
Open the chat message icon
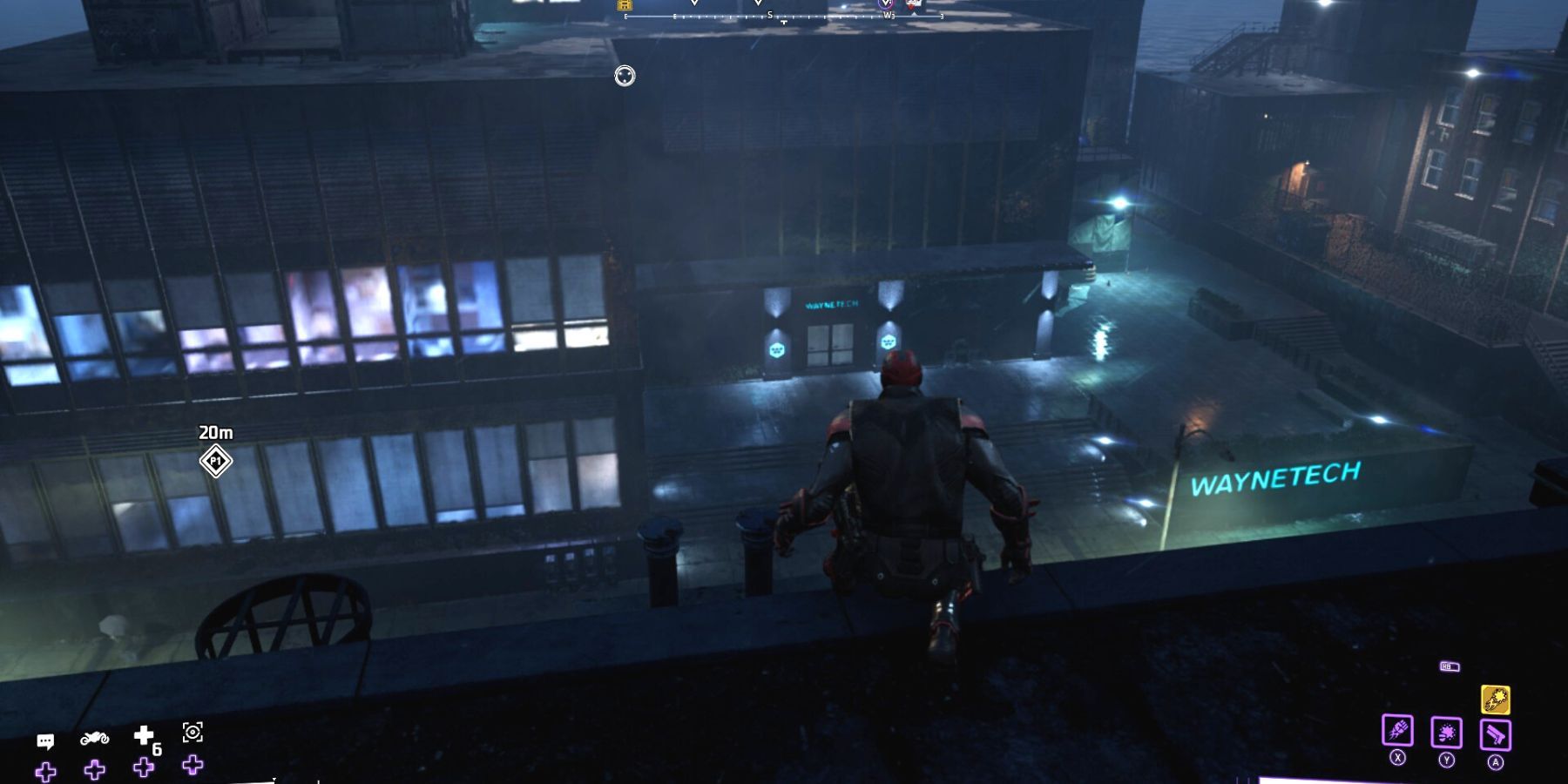pyautogui.click(x=45, y=740)
